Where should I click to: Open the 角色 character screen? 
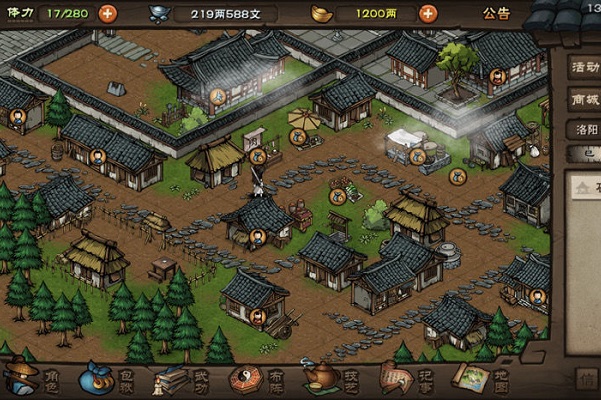[x=31, y=378]
